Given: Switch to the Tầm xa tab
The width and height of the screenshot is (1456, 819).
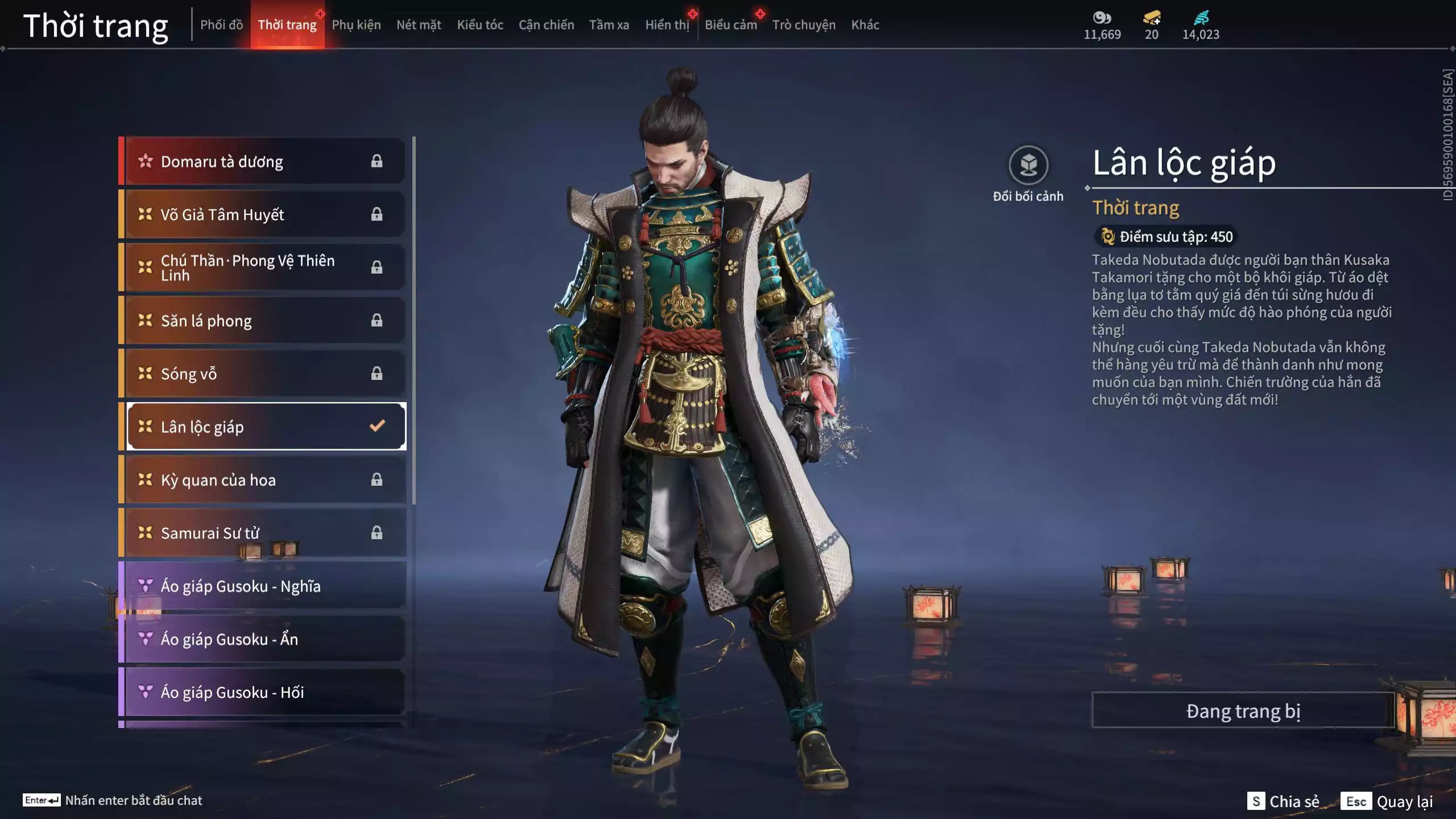Looking at the screenshot, I should [x=609, y=24].
